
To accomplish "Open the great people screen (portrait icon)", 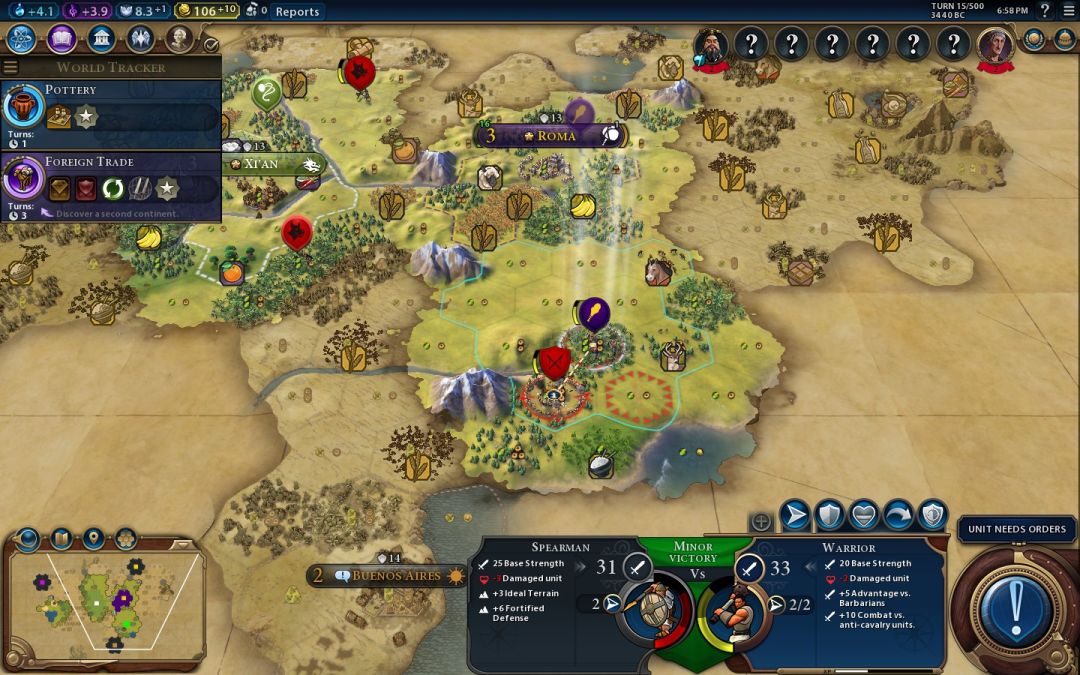I will click(179, 39).
